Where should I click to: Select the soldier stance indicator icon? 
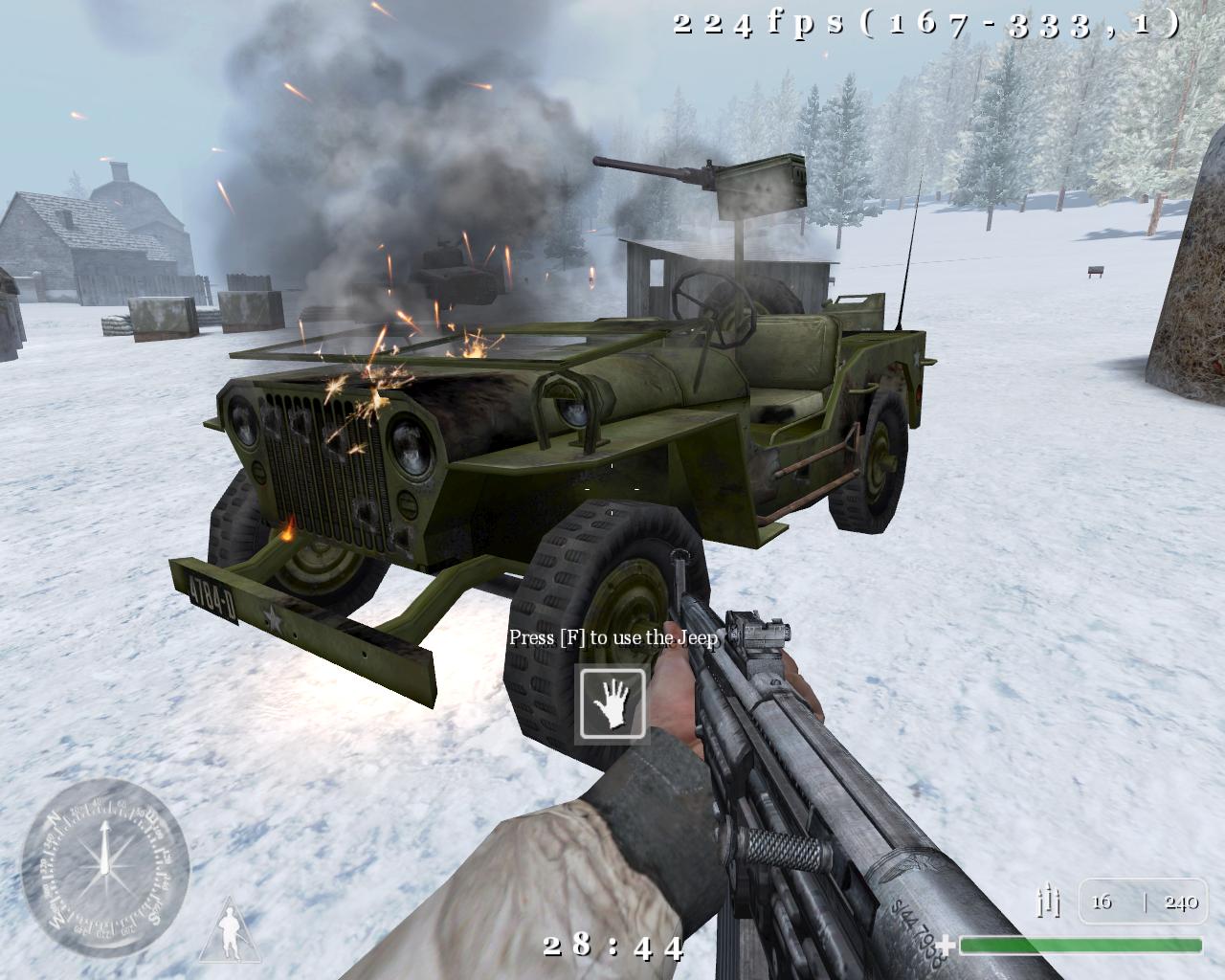(x=230, y=930)
